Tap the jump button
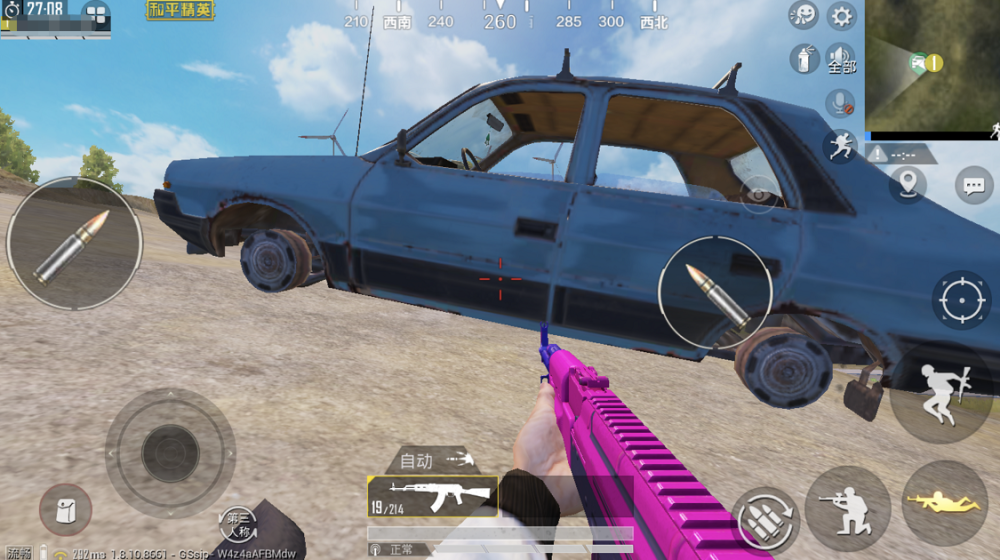The width and height of the screenshot is (1000, 560). click(940, 392)
